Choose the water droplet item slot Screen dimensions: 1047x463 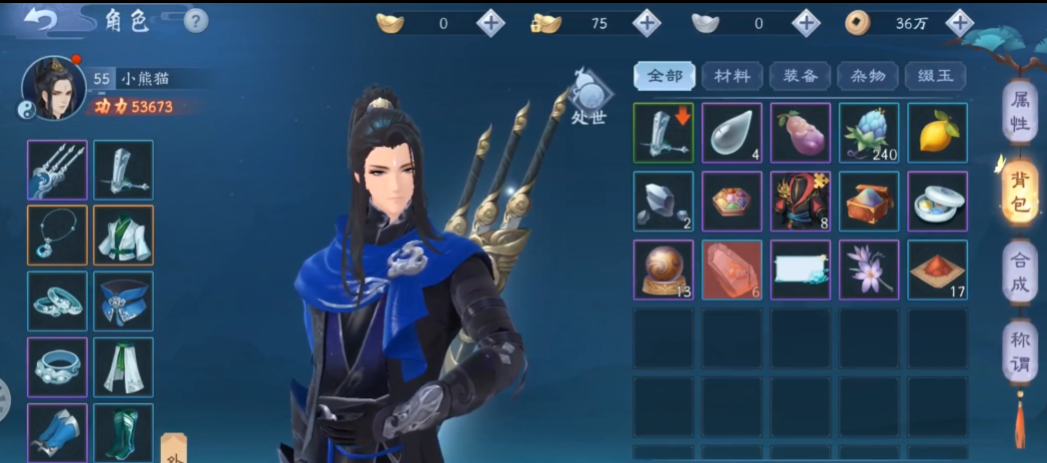pos(732,132)
